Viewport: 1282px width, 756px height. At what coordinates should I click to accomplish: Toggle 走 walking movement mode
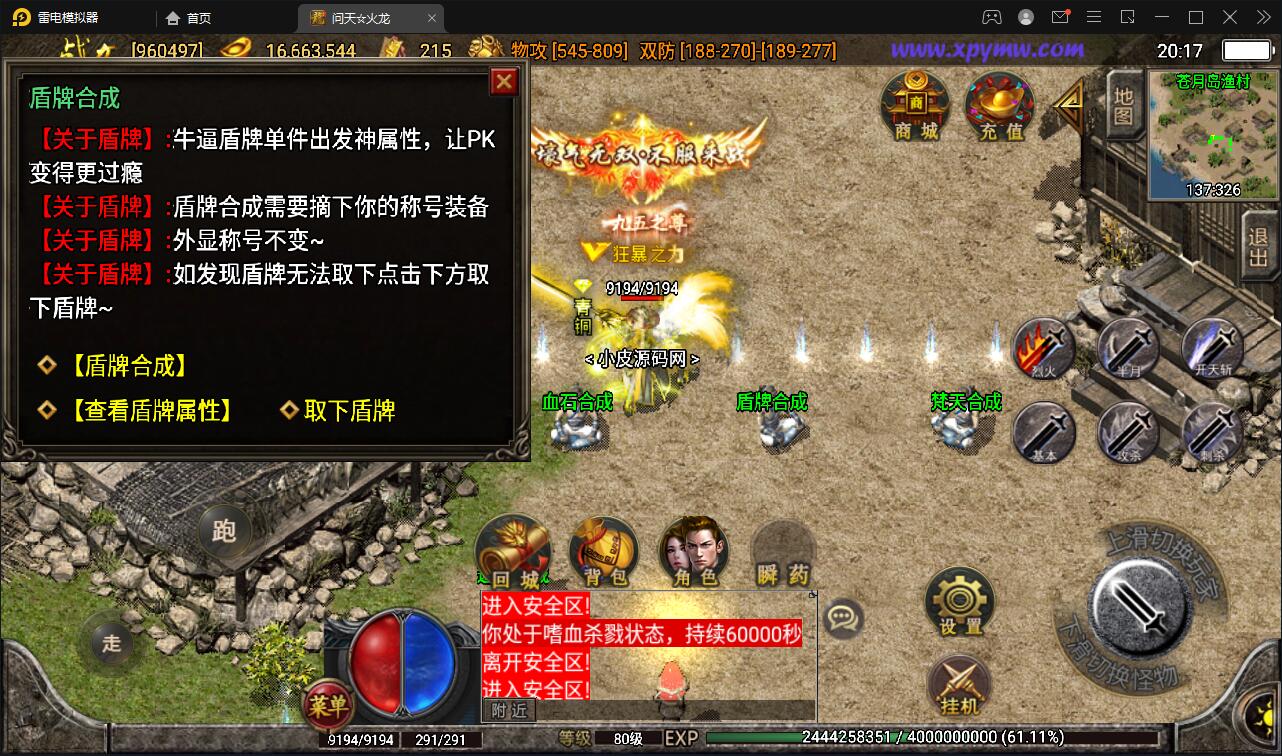(110, 644)
